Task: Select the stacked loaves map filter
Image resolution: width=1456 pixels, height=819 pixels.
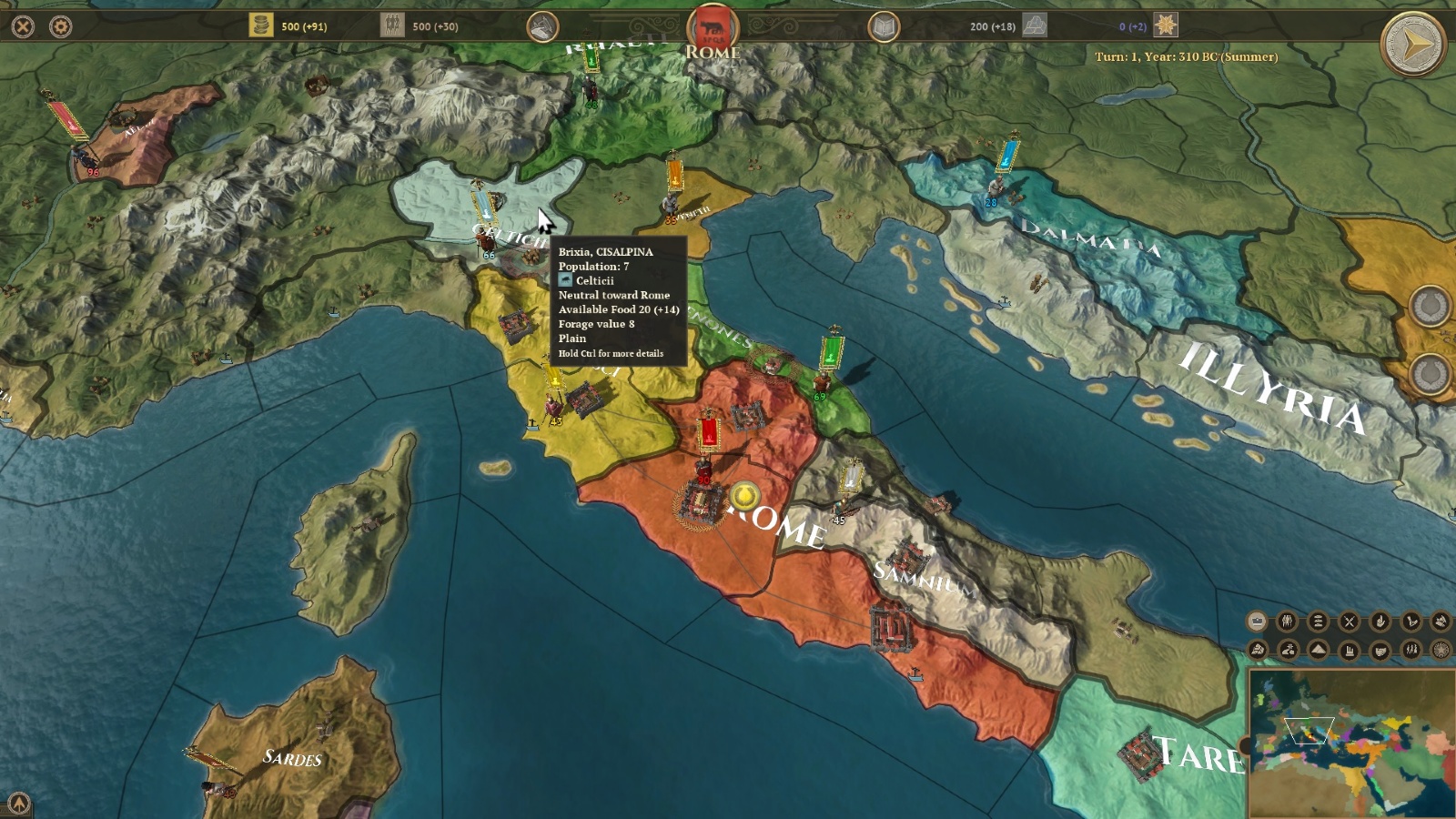Action: [x=1318, y=622]
